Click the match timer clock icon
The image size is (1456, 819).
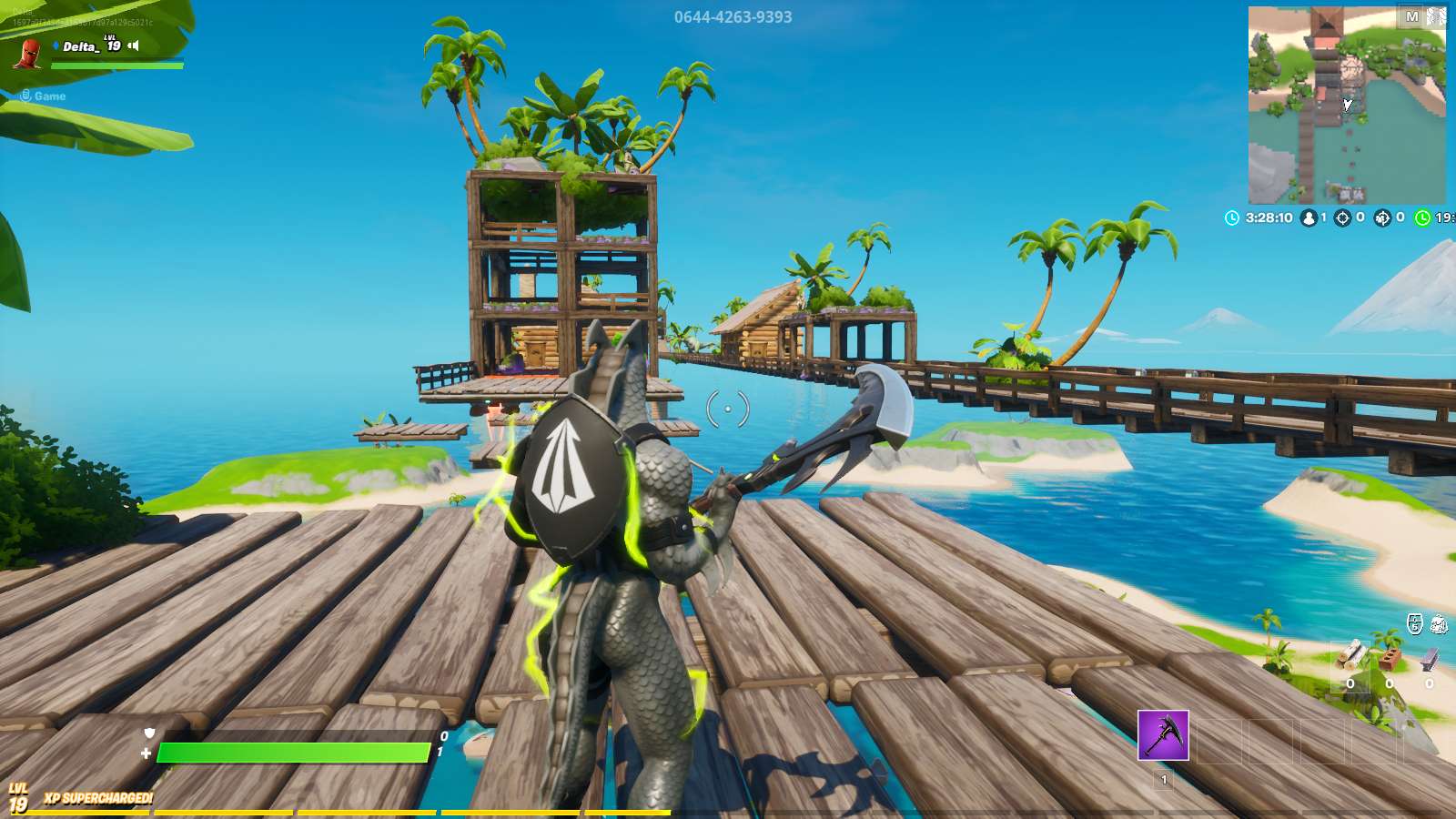pos(1232,217)
